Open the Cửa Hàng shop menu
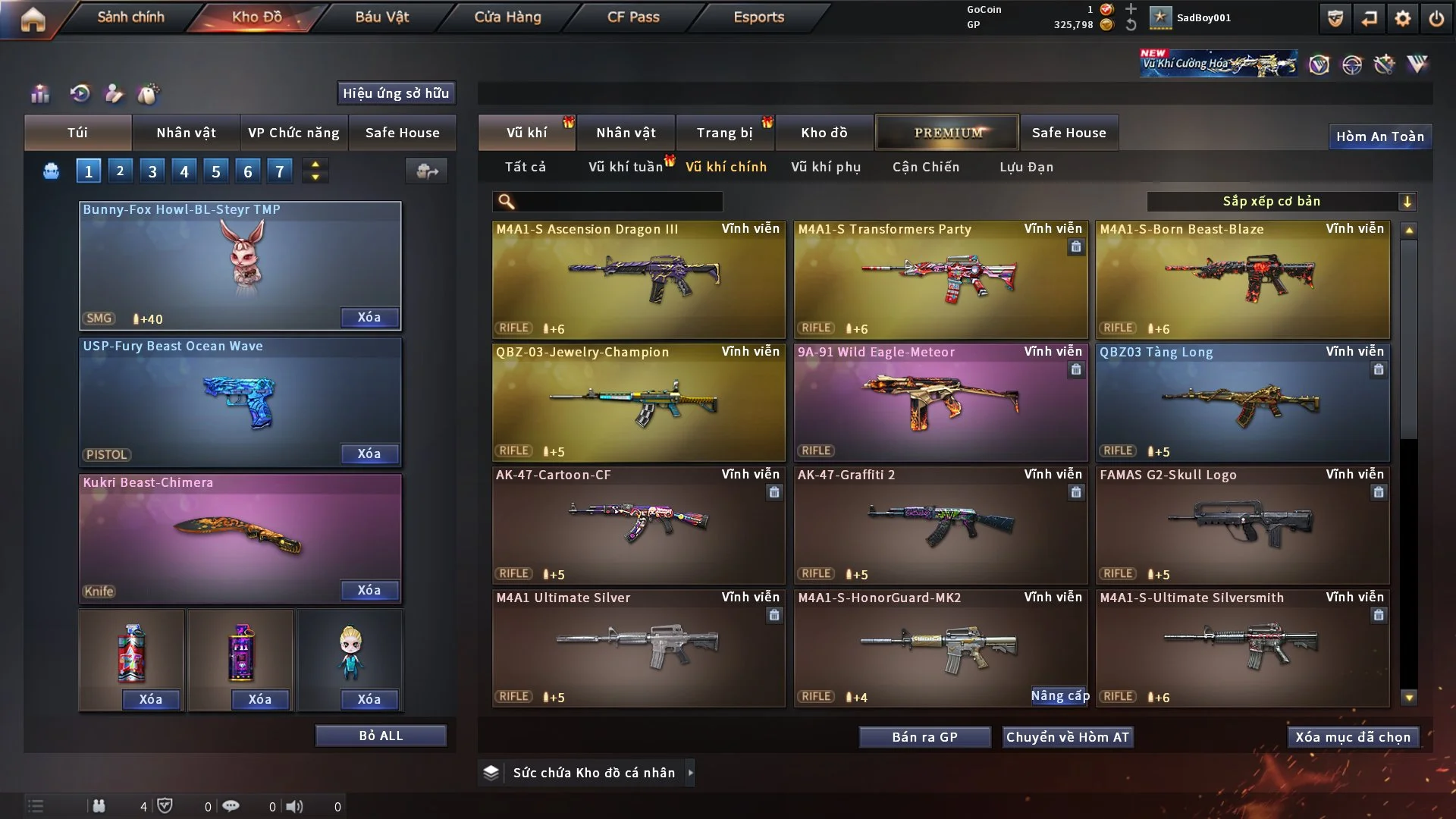1456x819 pixels. pos(507,17)
